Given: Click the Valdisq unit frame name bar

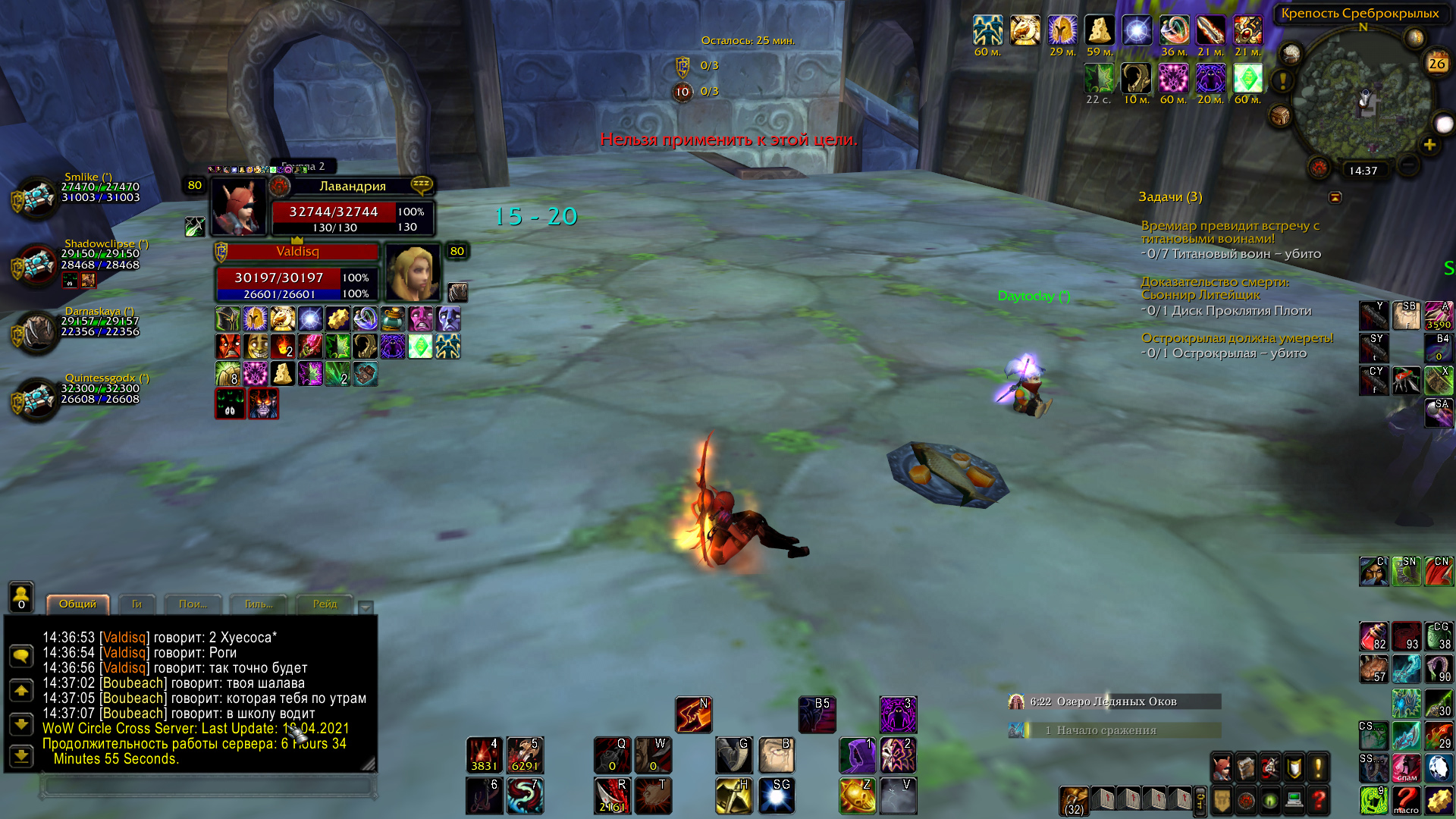Looking at the screenshot, I should 297,252.
